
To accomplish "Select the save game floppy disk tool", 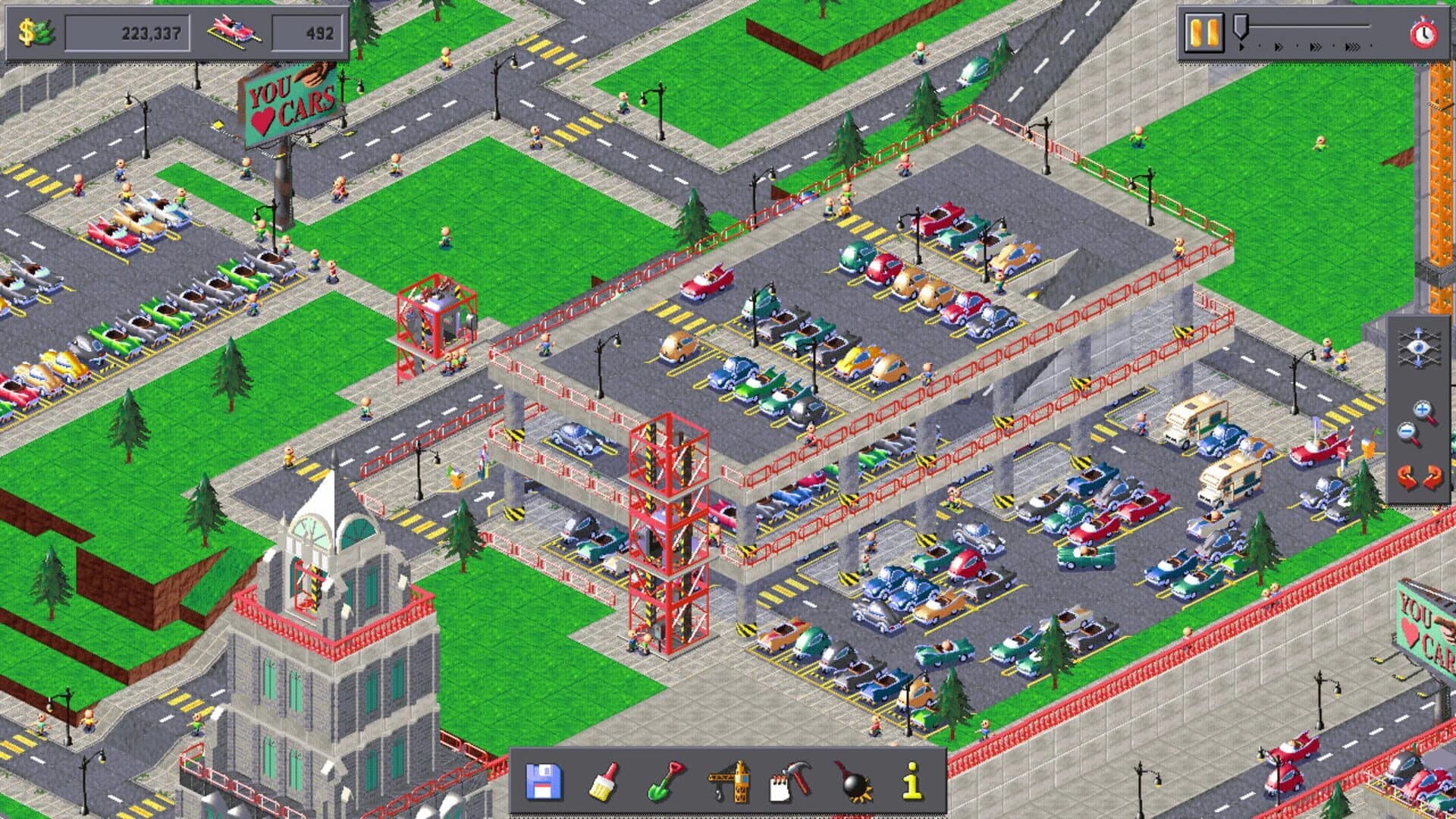I will point(544,781).
